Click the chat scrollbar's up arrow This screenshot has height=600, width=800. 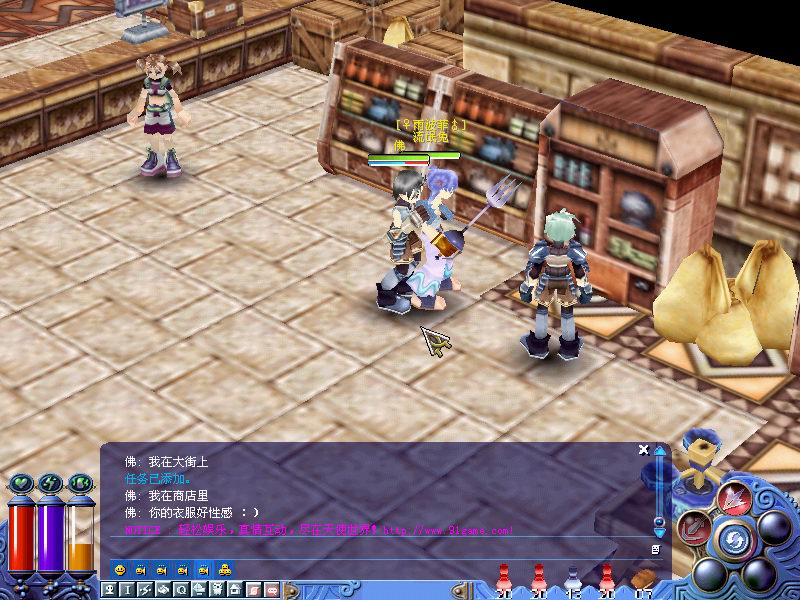659,452
